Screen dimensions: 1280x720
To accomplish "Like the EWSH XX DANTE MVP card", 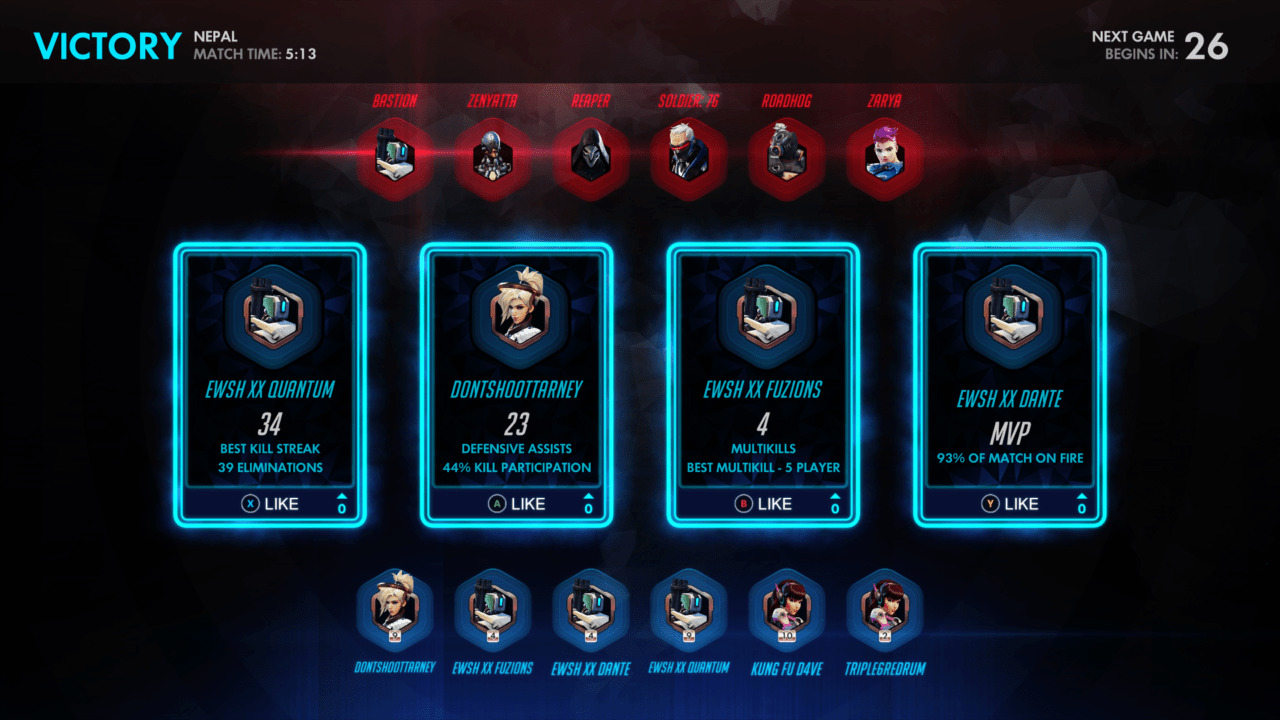I will 1010,504.
